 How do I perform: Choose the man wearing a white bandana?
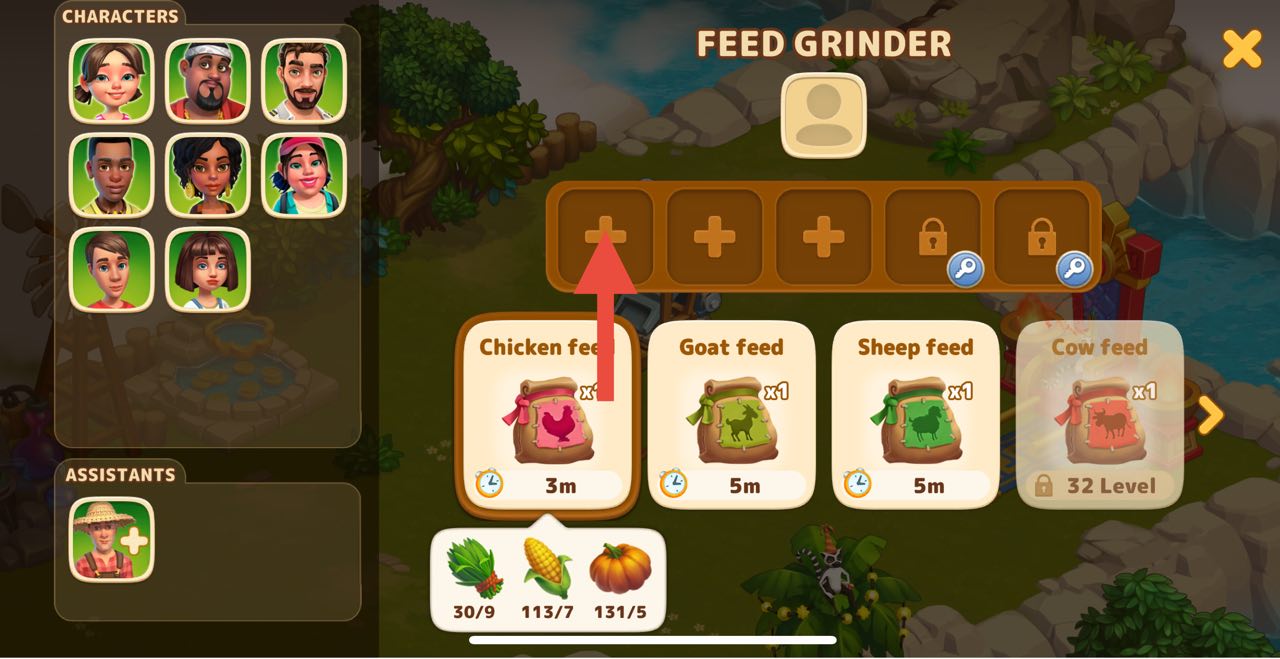pyautogui.click(x=208, y=80)
